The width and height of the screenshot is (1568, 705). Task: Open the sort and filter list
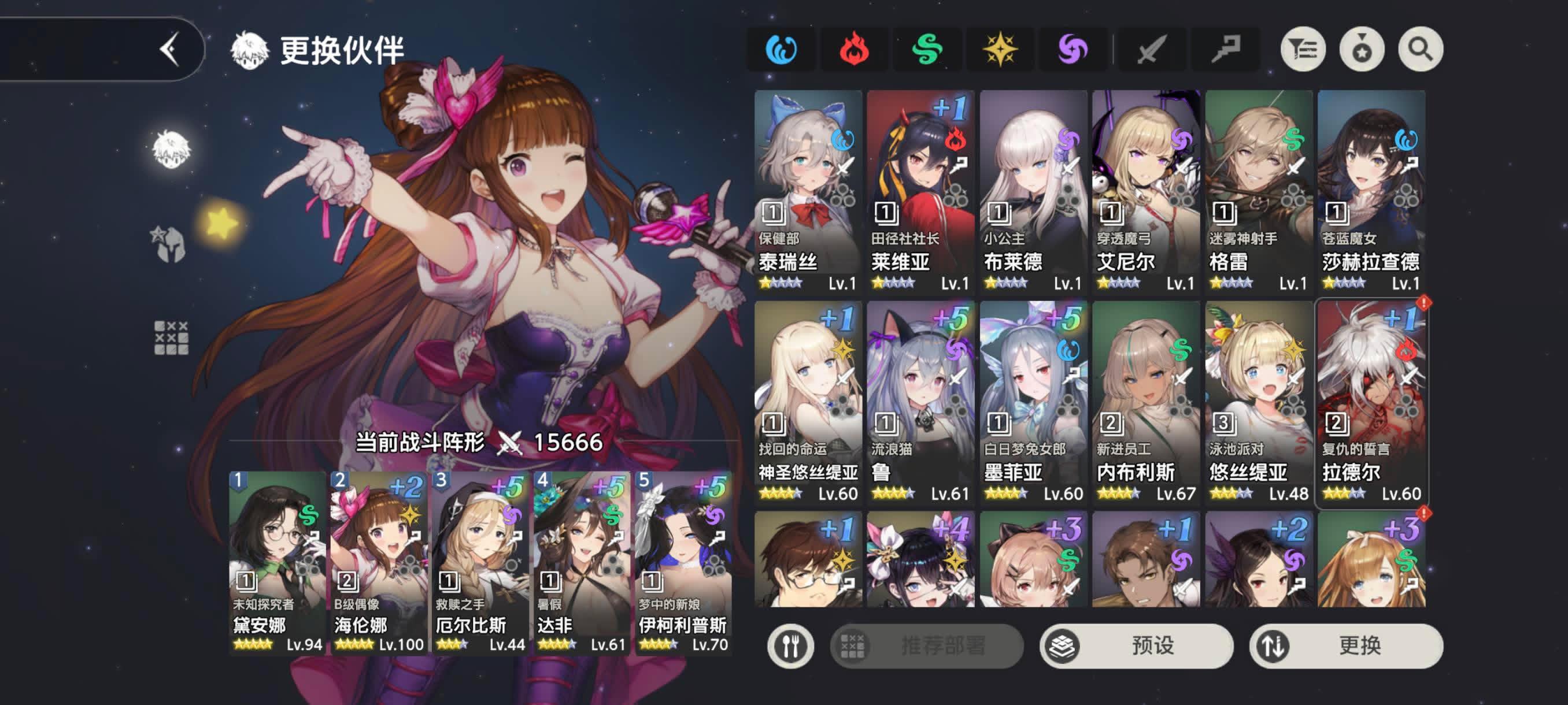point(1303,49)
